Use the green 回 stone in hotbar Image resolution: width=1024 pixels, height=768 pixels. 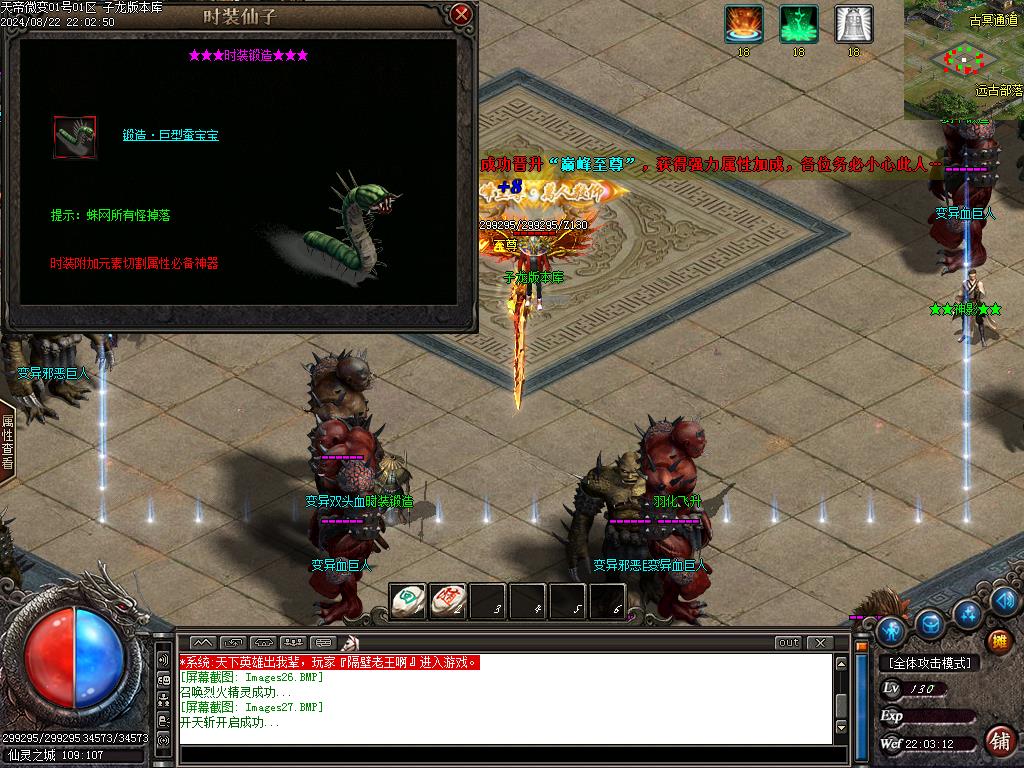coord(407,600)
